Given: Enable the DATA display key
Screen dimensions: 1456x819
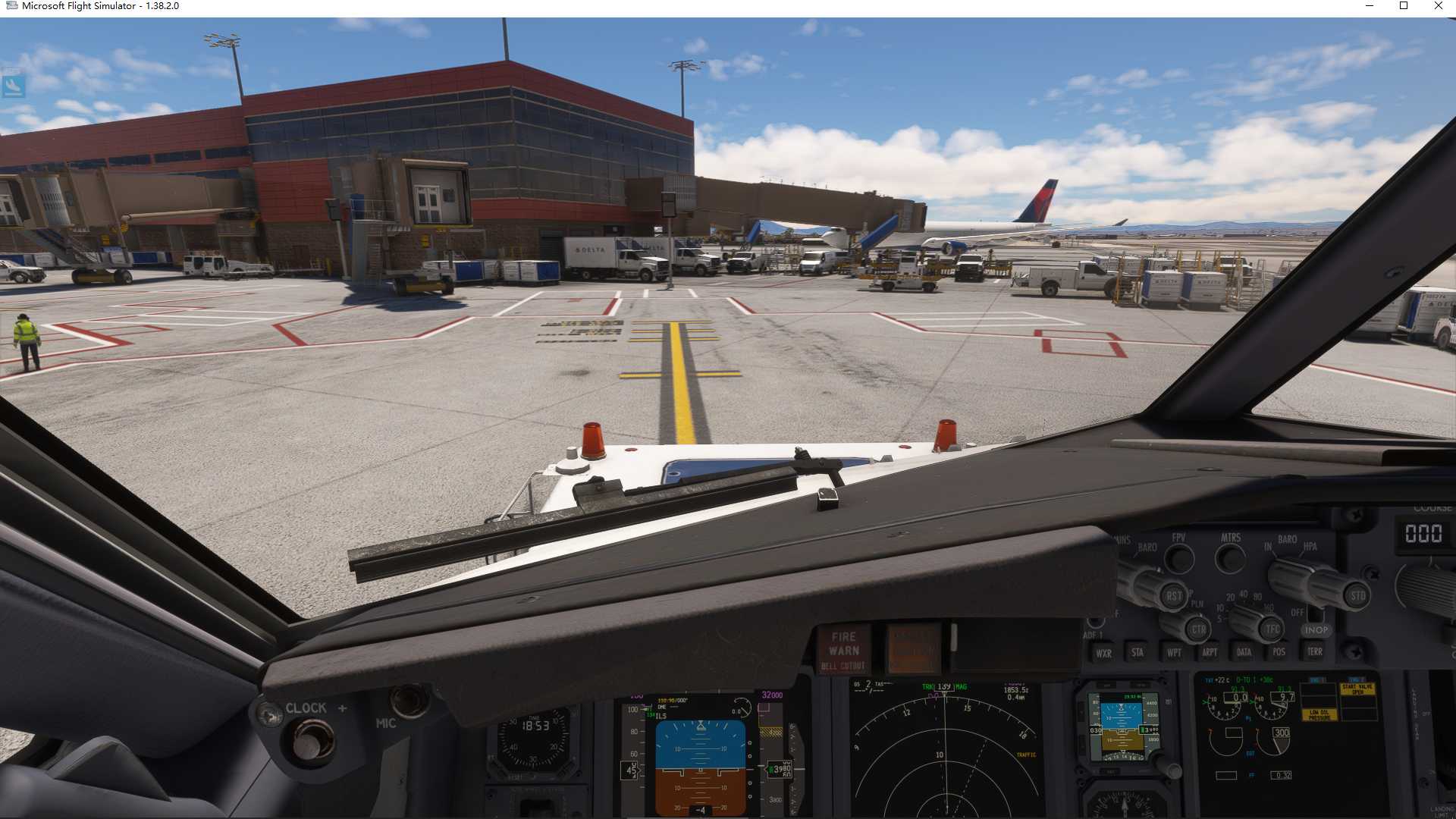Looking at the screenshot, I should point(1244,652).
